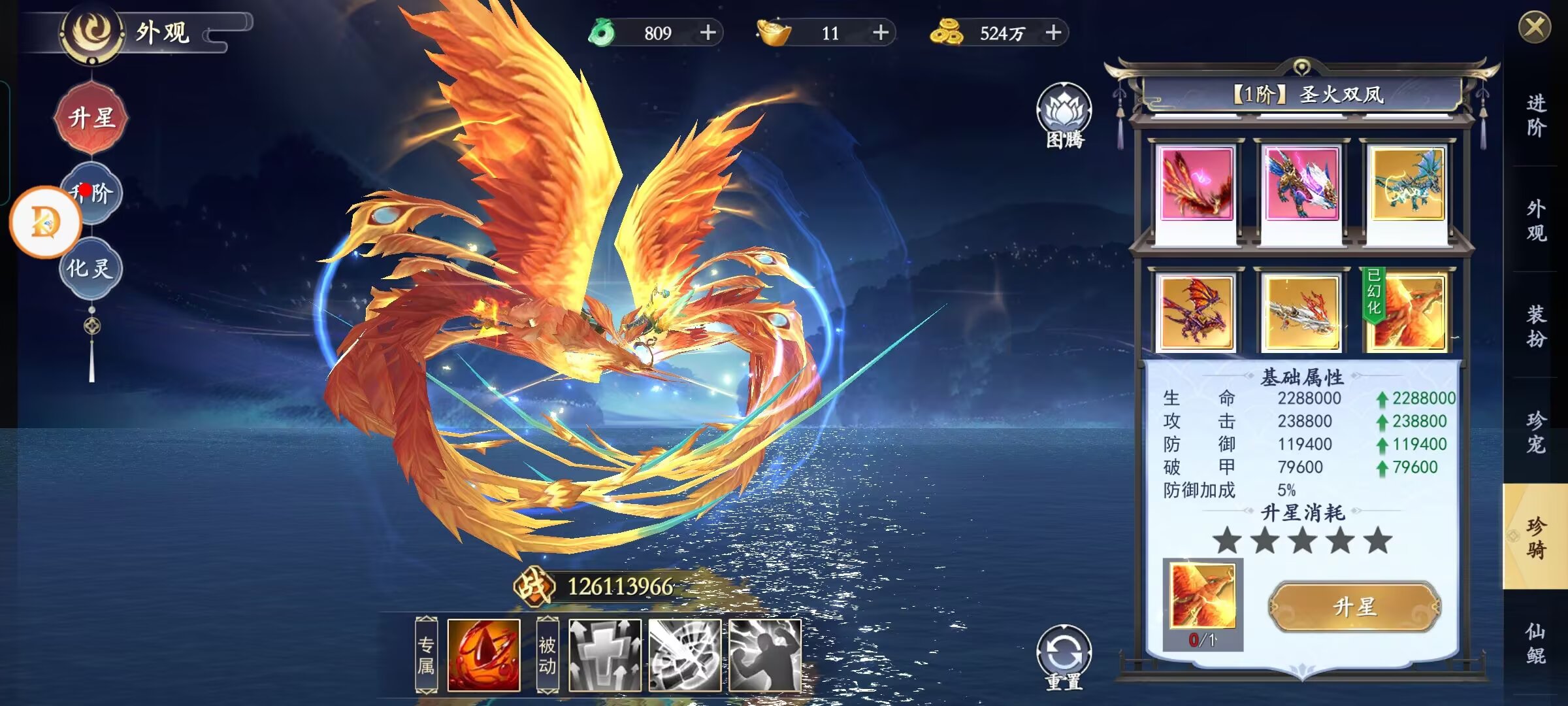
Task: Open the 化灵 tab
Action: (x=91, y=268)
